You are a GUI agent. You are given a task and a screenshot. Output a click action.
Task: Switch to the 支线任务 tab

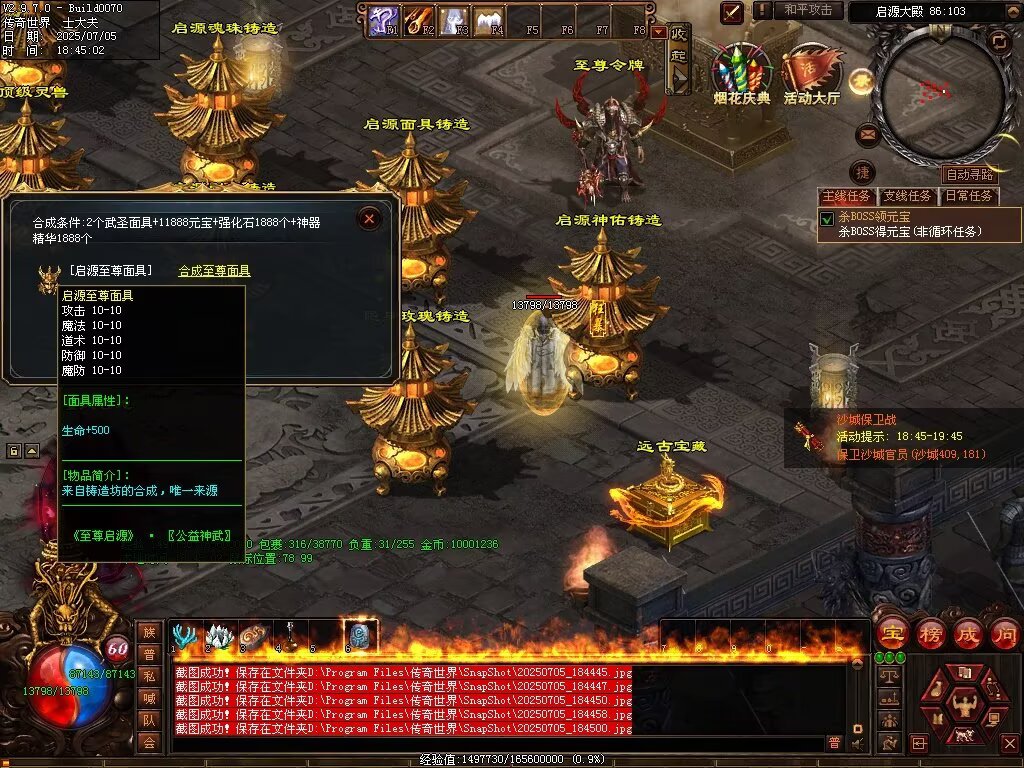pyautogui.click(x=908, y=196)
